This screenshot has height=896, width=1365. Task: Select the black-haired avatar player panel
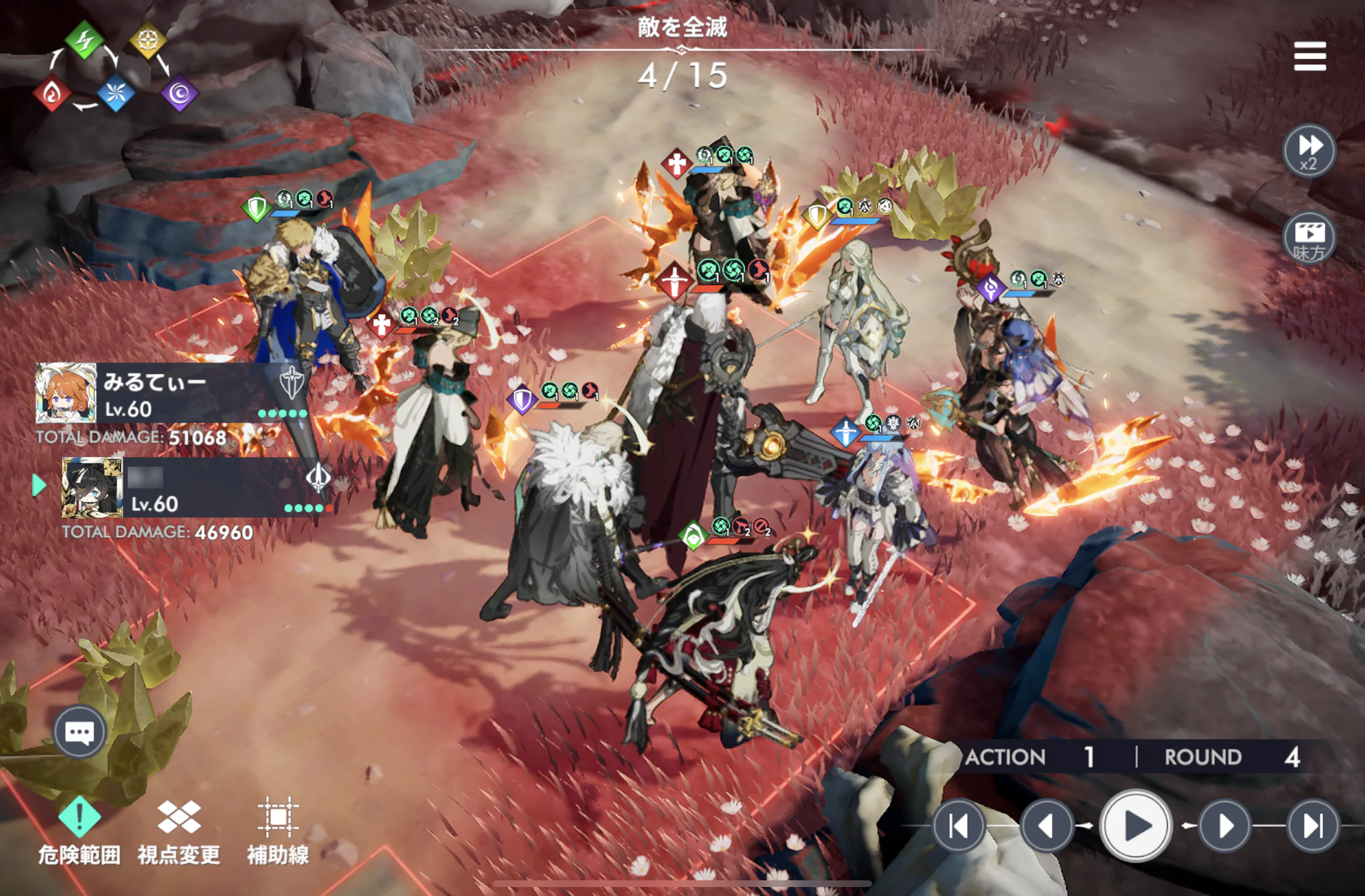pos(193,488)
